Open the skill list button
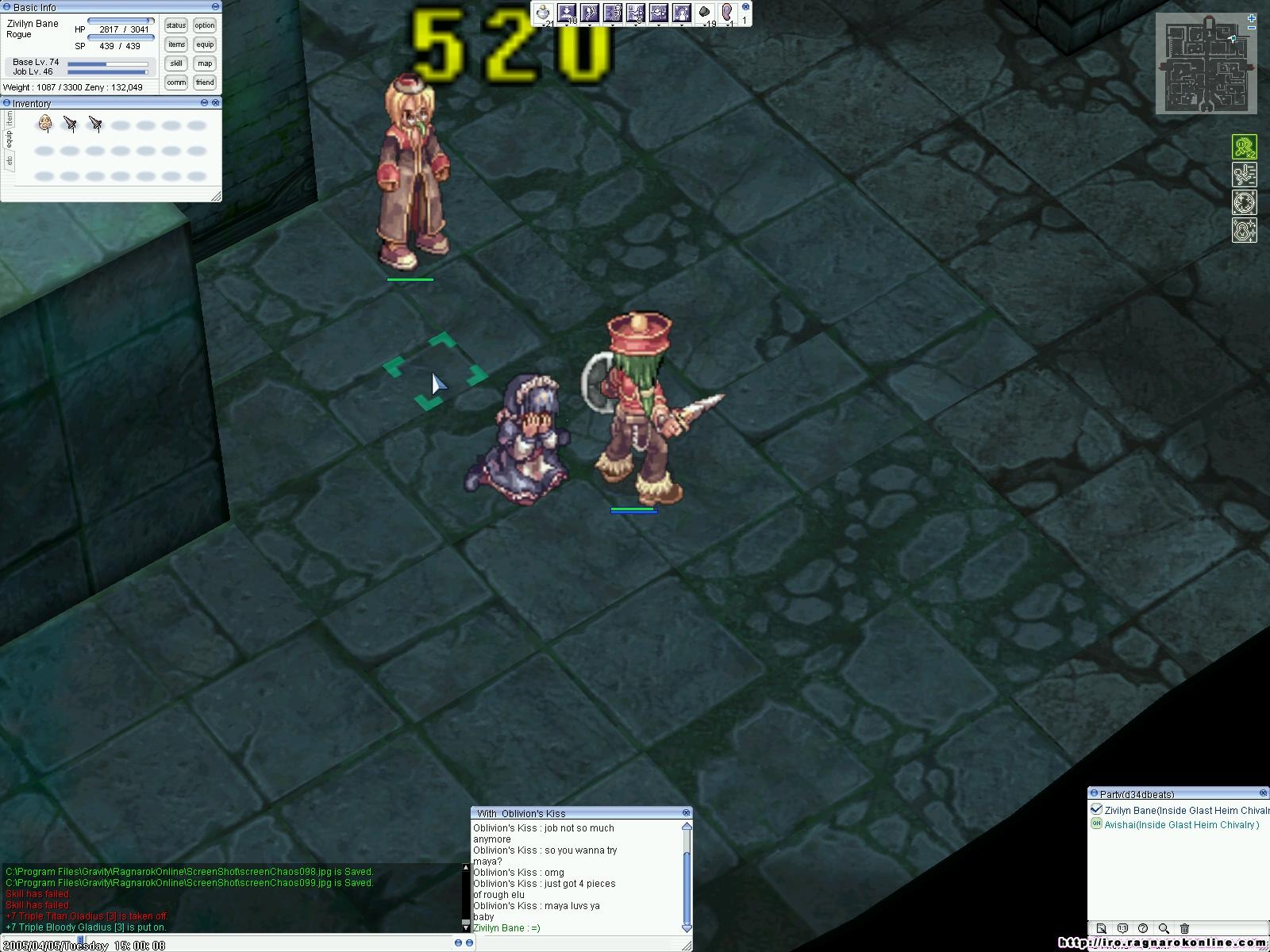Image resolution: width=1270 pixels, height=952 pixels. [x=176, y=63]
